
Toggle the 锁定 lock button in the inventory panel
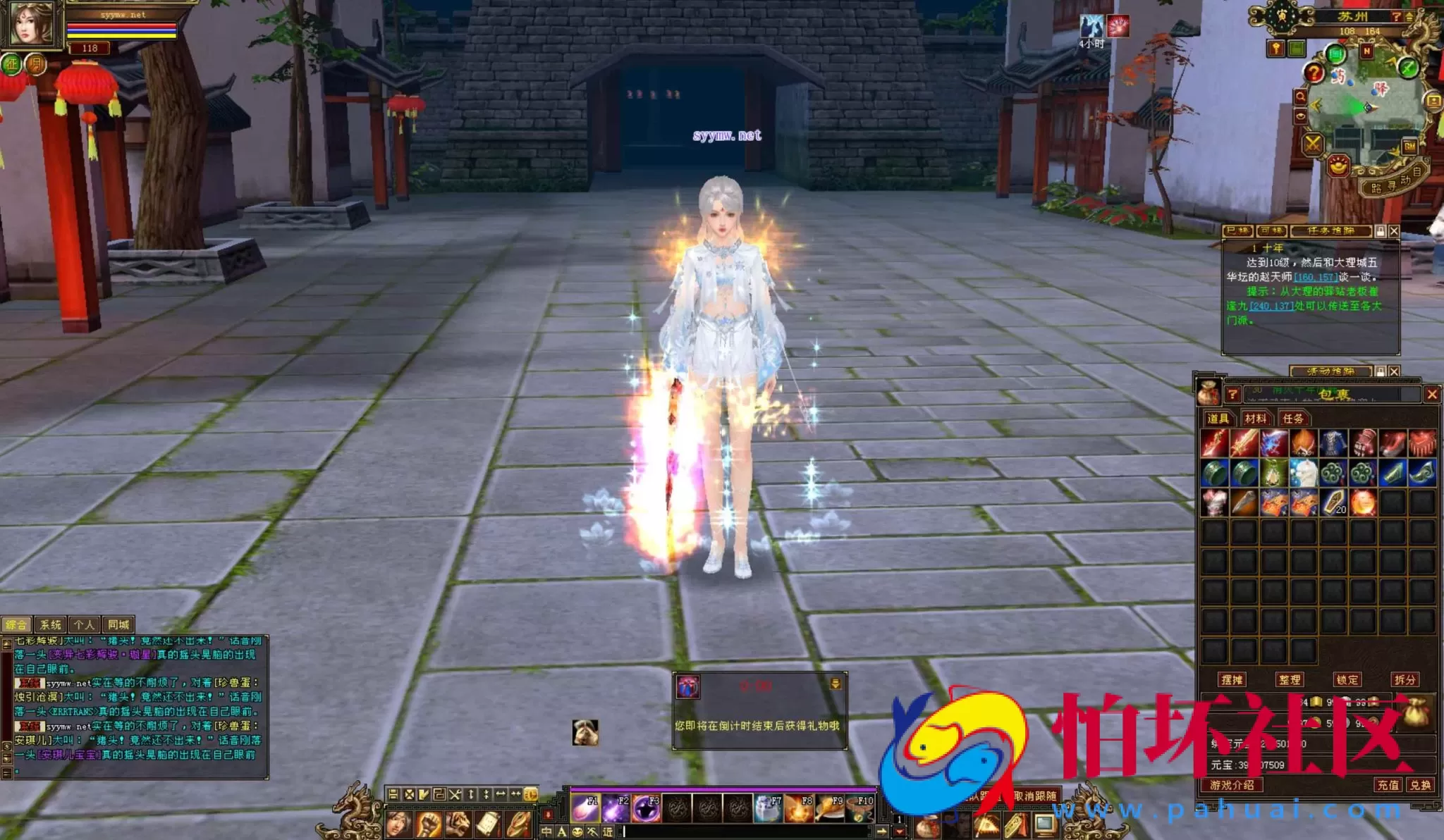click(1347, 679)
